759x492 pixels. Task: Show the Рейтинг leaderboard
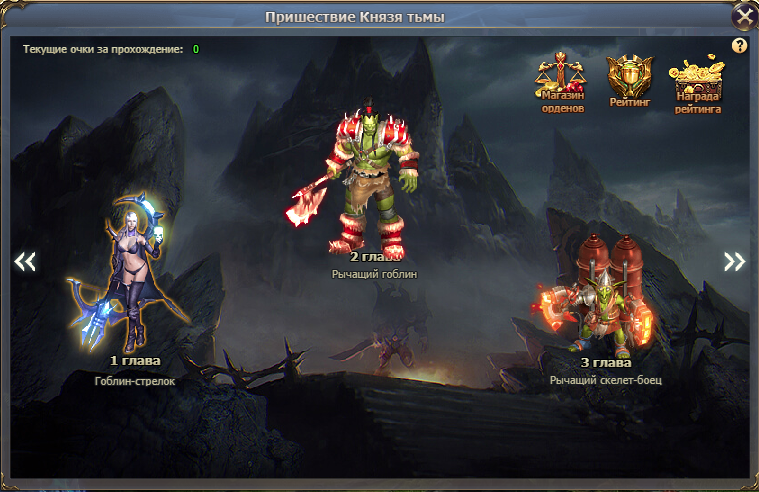point(628,78)
